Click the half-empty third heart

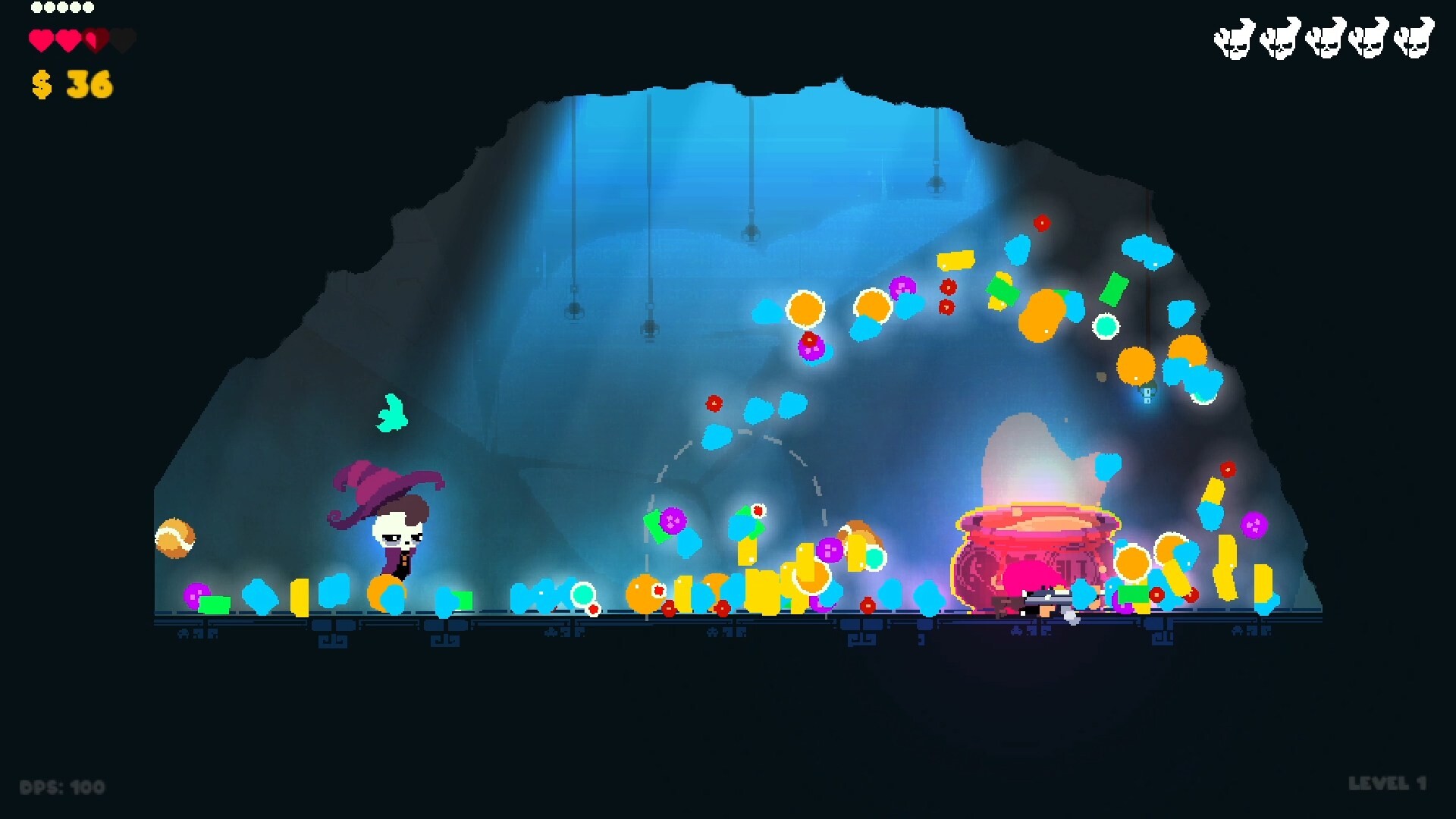coord(94,38)
